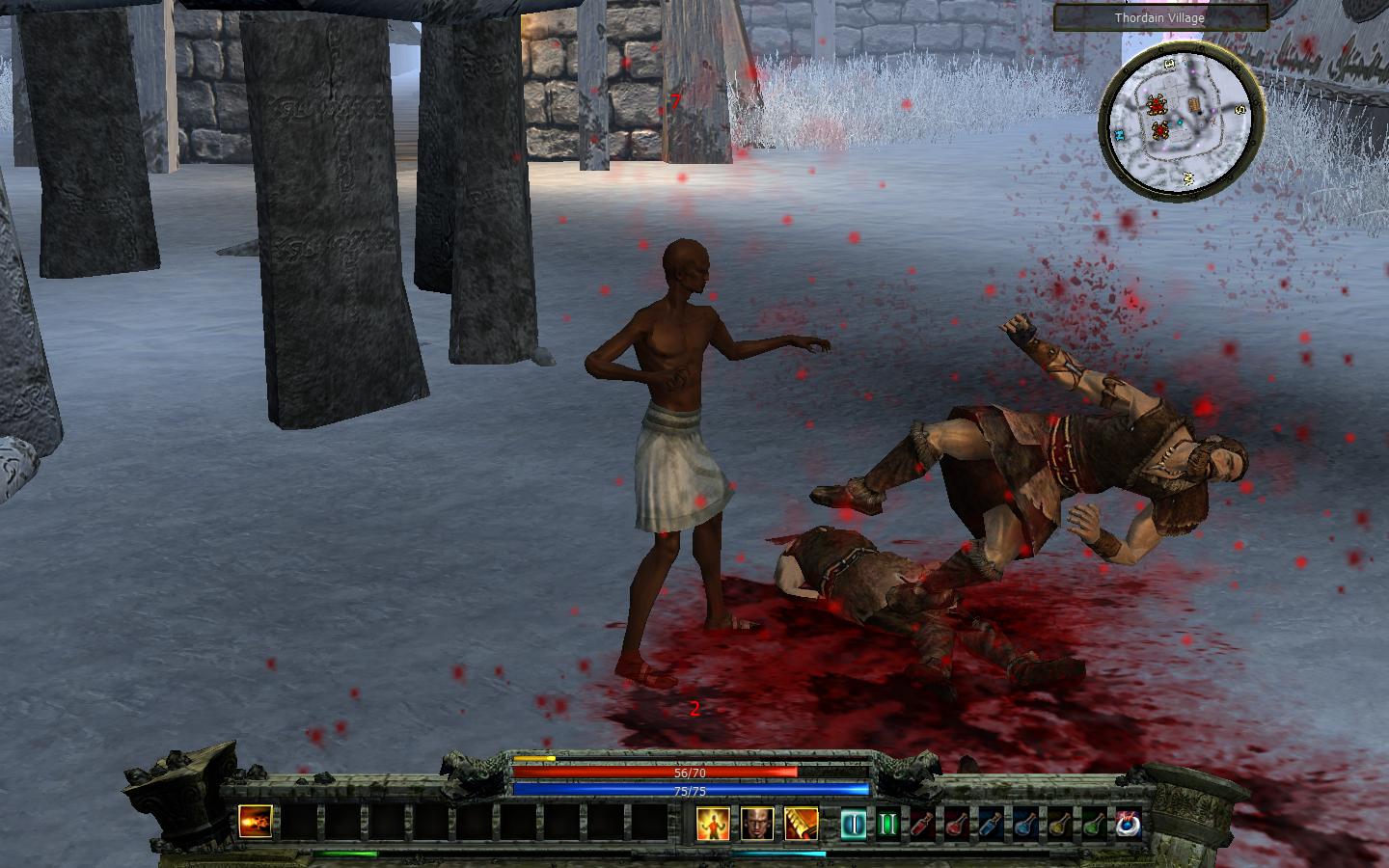The image size is (1389, 868).
Task: Activate the fireball skill in the hotbar
Action: (256, 823)
